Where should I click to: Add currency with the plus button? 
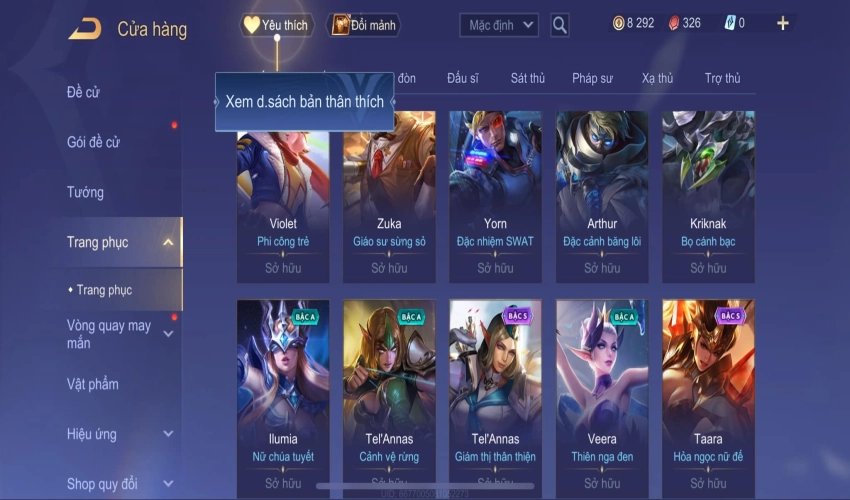pos(782,23)
